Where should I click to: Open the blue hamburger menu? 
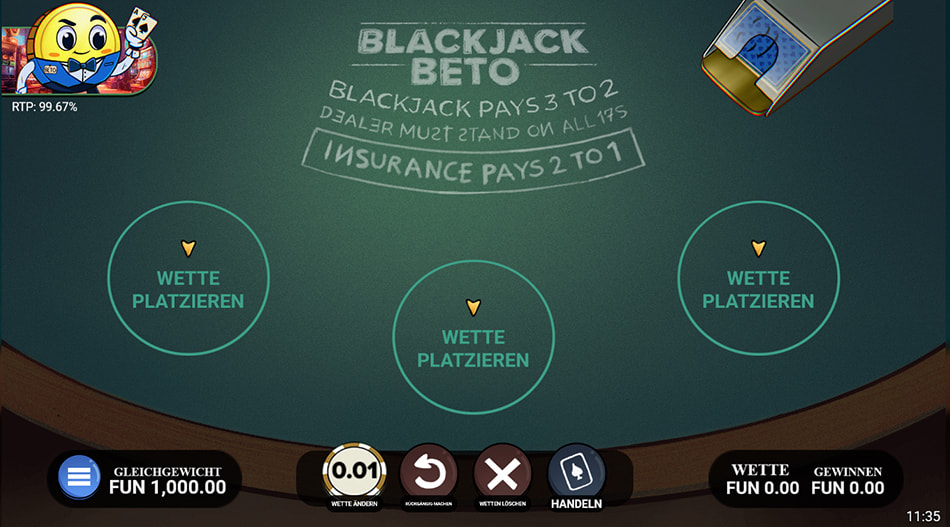79,477
